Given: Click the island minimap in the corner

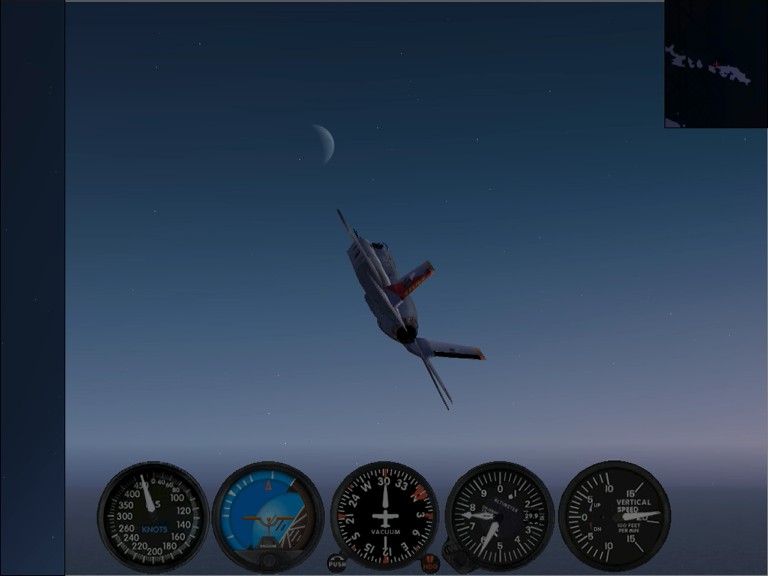Looking at the screenshot, I should [x=715, y=63].
